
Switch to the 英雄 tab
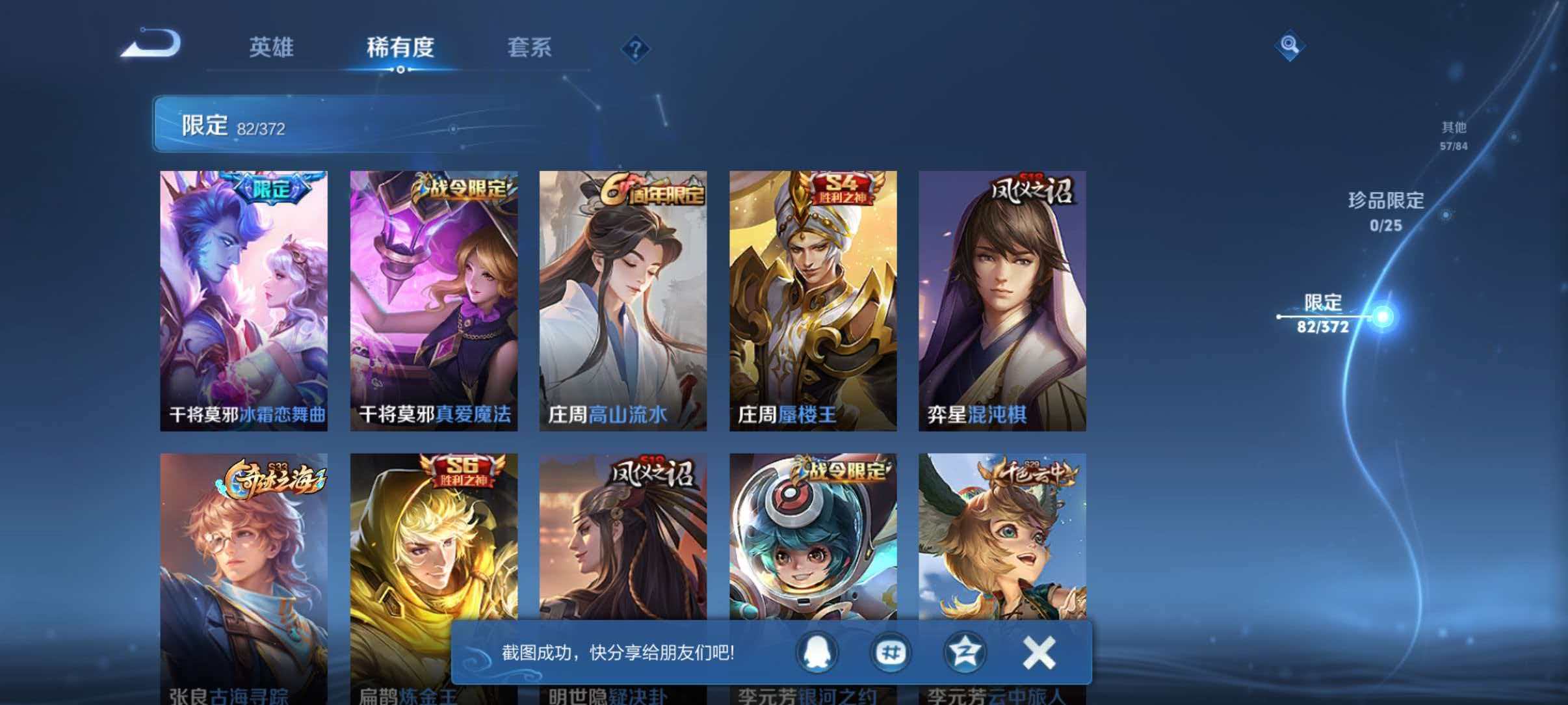pyautogui.click(x=272, y=48)
